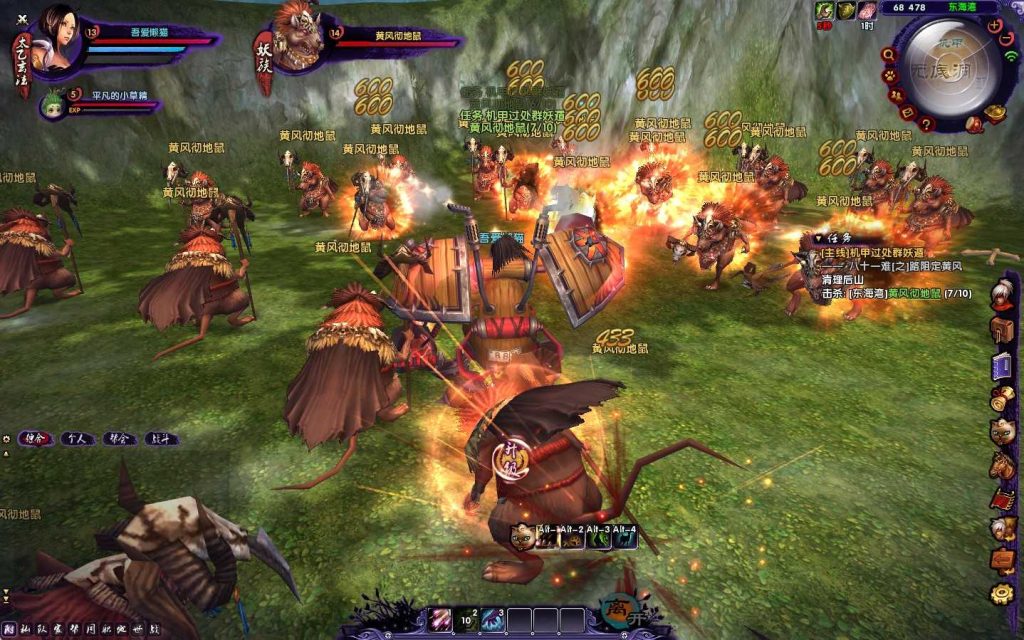Click the player character portrait
This screenshot has height=640, width=1024.
(x=56, y=40)
